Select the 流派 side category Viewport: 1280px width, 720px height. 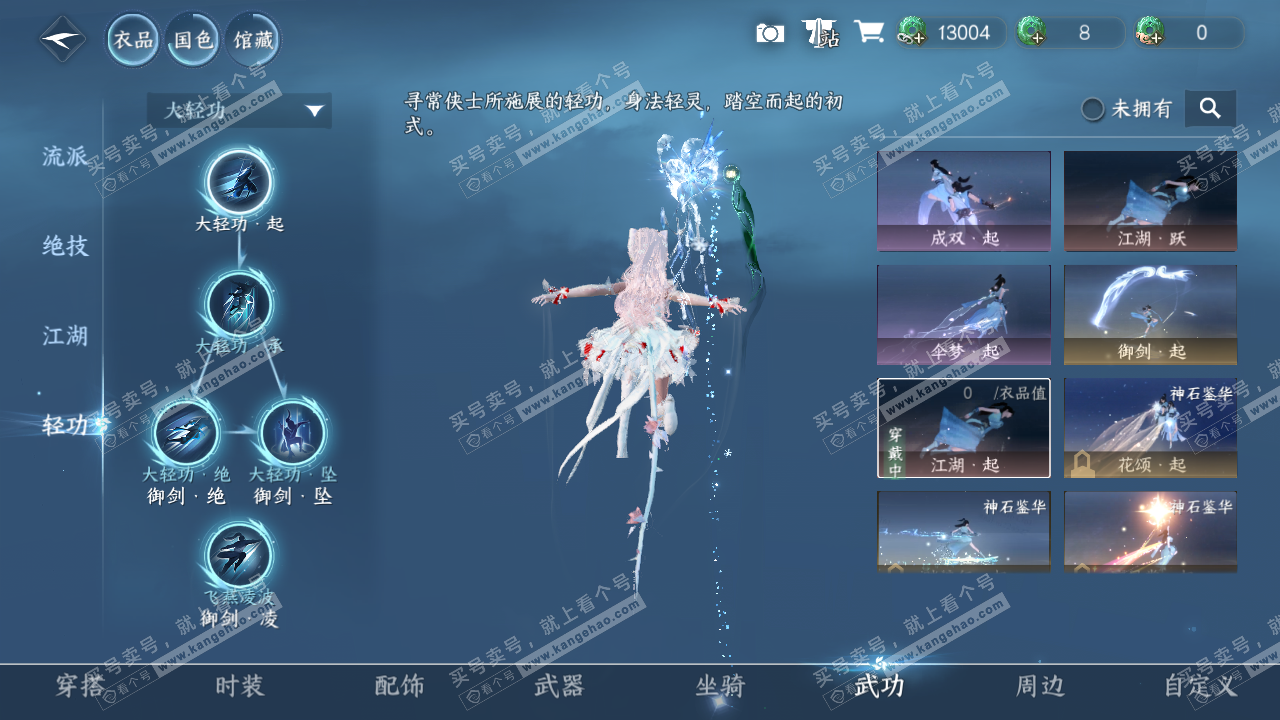65,157
